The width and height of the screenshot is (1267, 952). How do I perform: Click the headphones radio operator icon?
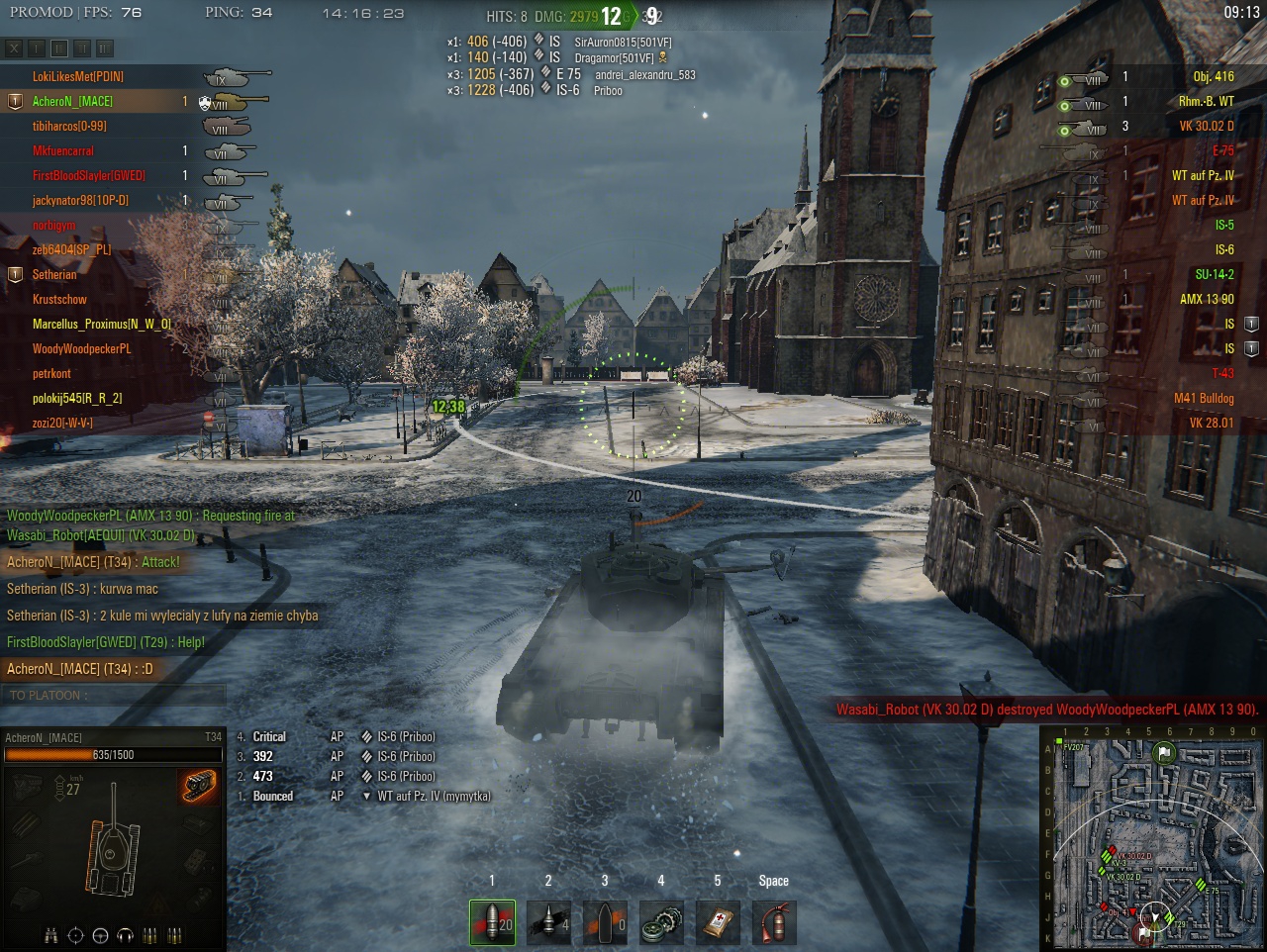click(125, 935)
